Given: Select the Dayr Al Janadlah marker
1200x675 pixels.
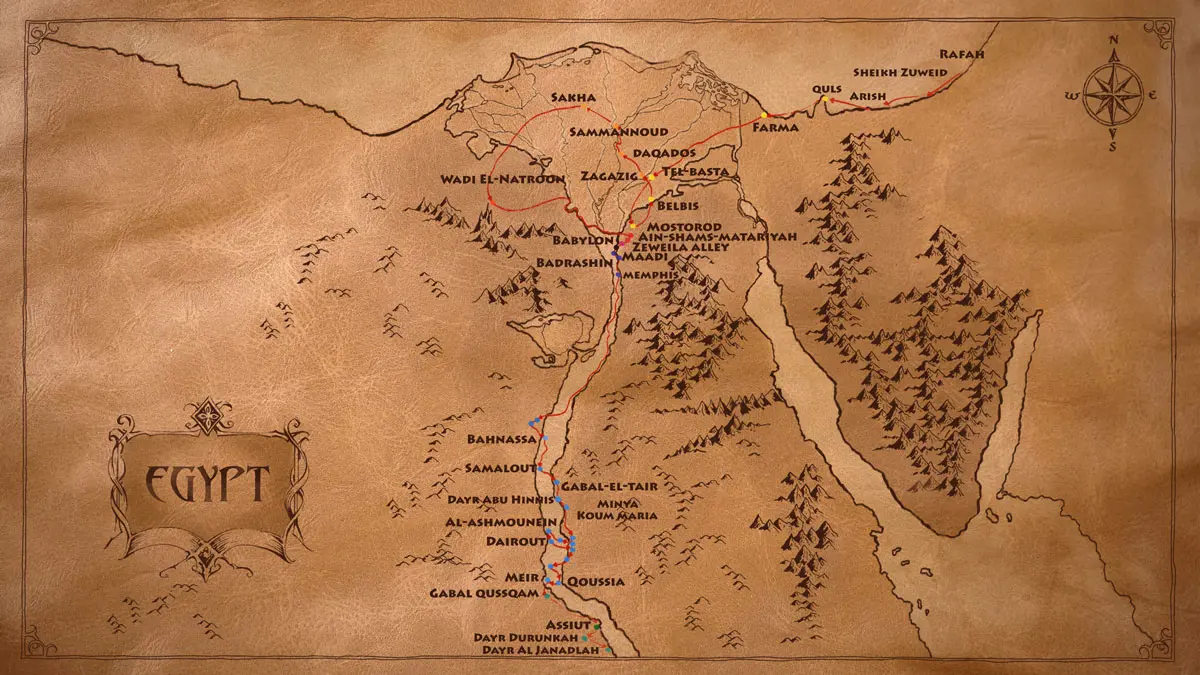Looking at the screenshot, I should [x=607, y=650].
